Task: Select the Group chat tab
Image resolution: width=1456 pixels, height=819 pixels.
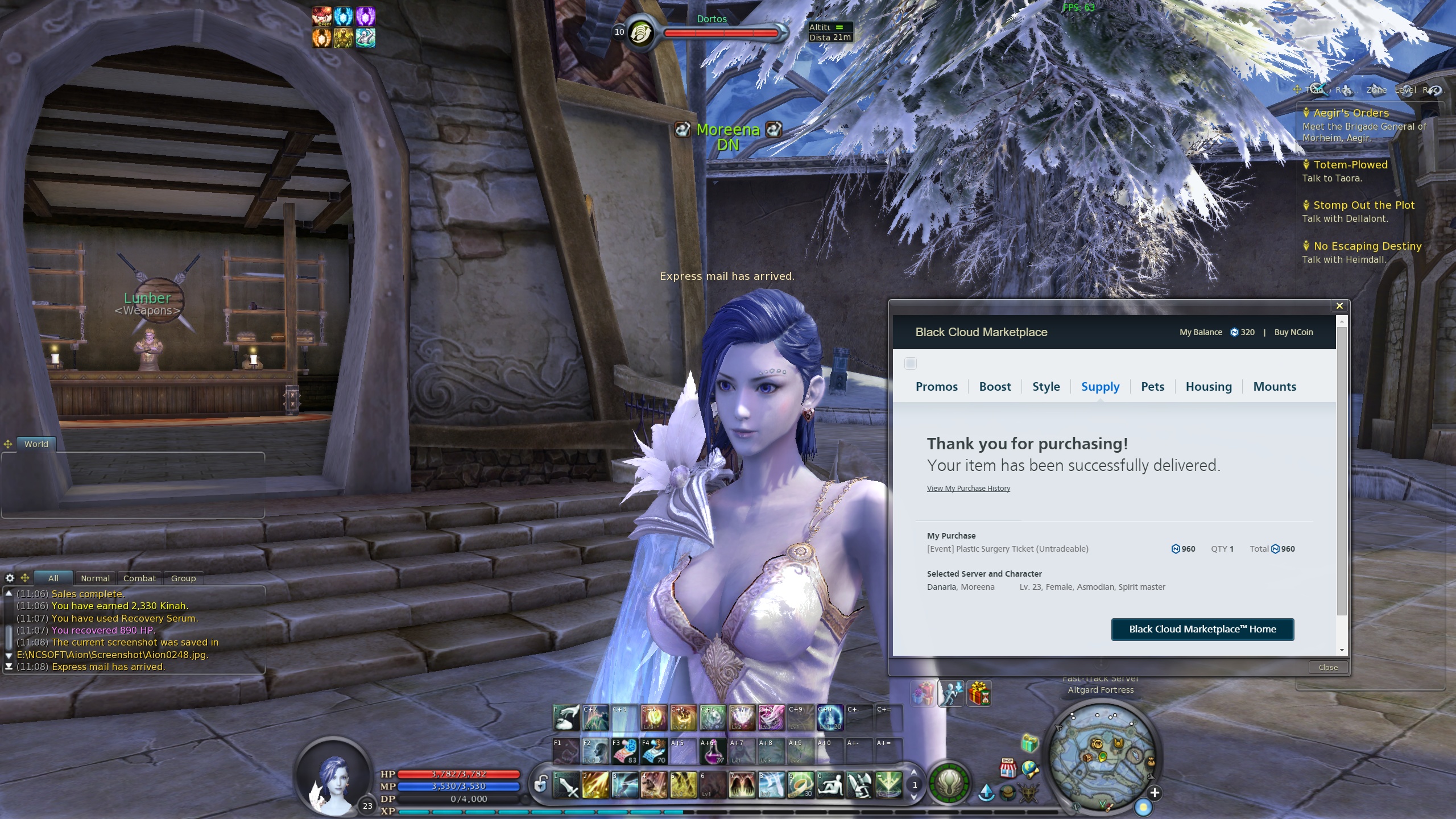Action: click(x=183, y=578)
